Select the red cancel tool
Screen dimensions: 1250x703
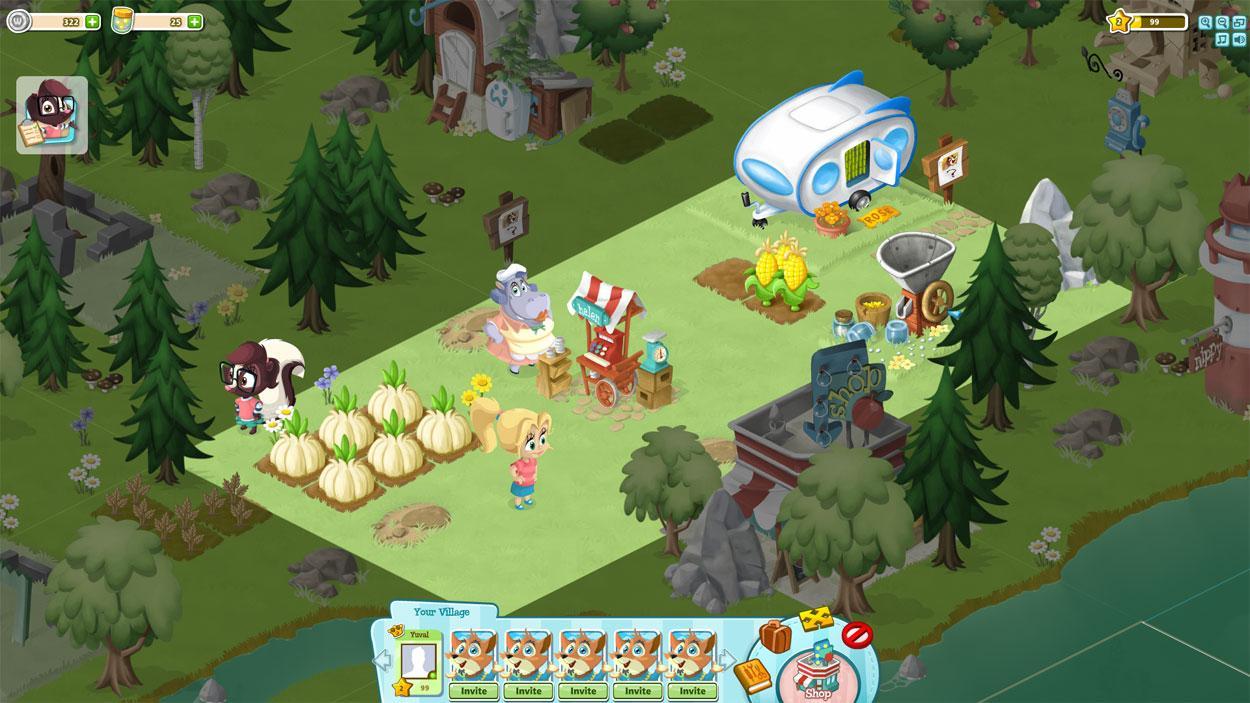(856, 634)
